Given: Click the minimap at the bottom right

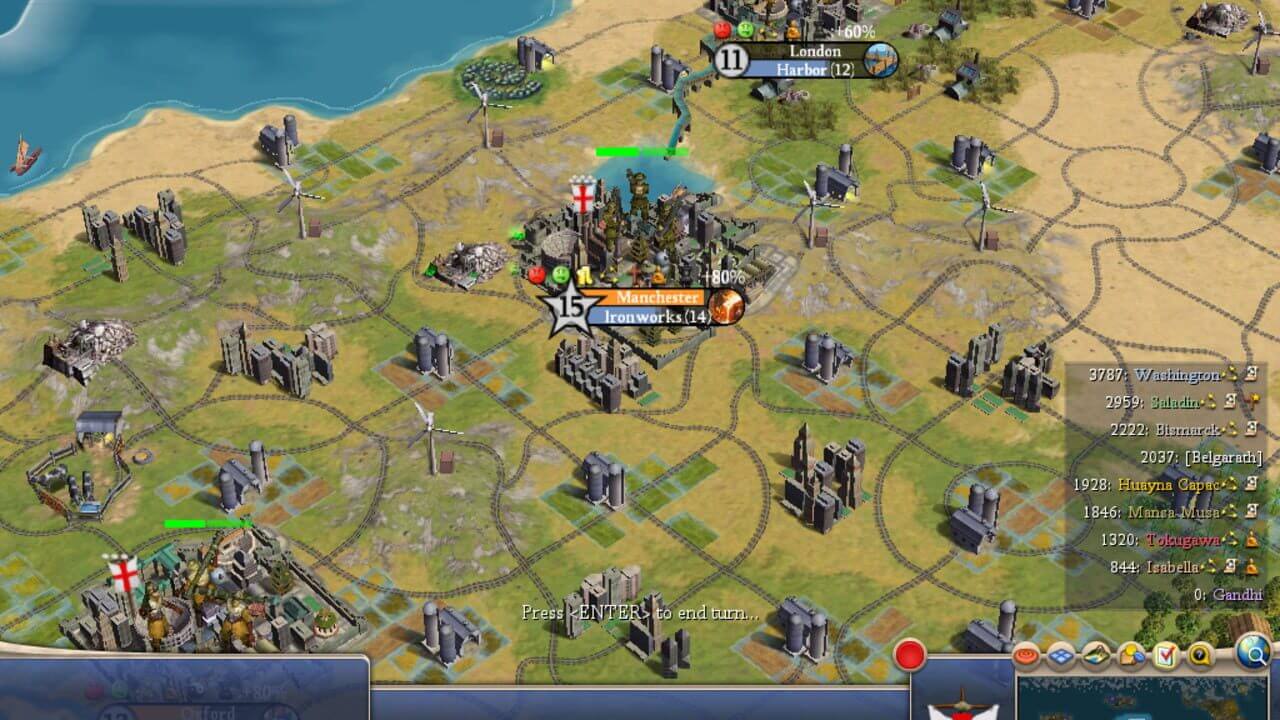Looking at the screenshot, I should [1140, 698].
